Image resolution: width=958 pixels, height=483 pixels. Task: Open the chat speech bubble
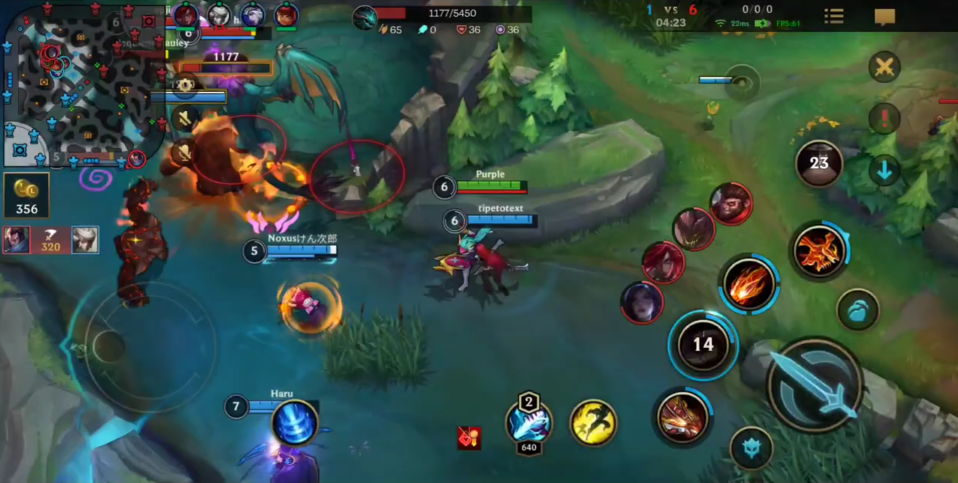click(x=884, y=17)
